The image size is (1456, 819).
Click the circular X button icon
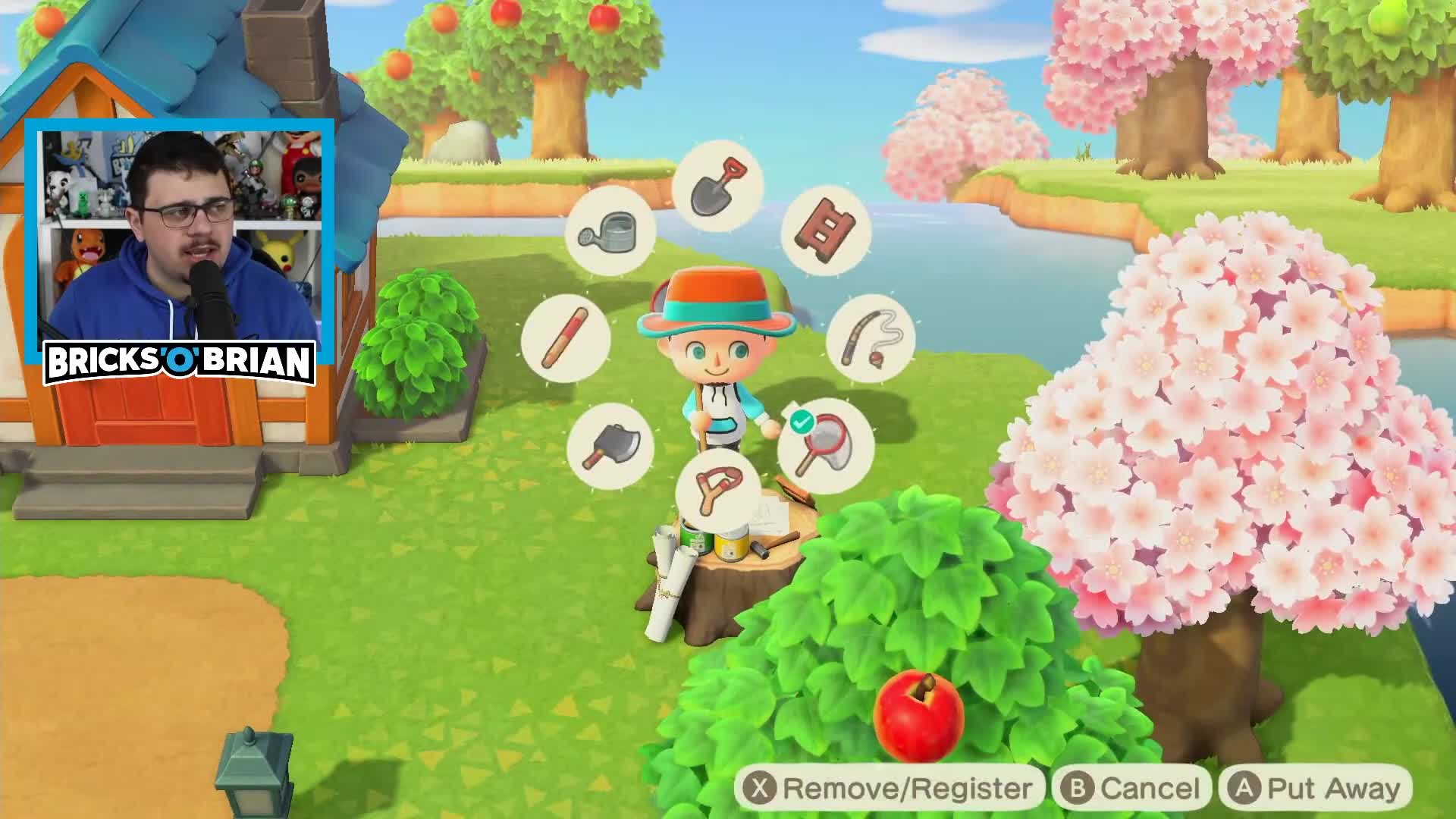coord(760,789)
